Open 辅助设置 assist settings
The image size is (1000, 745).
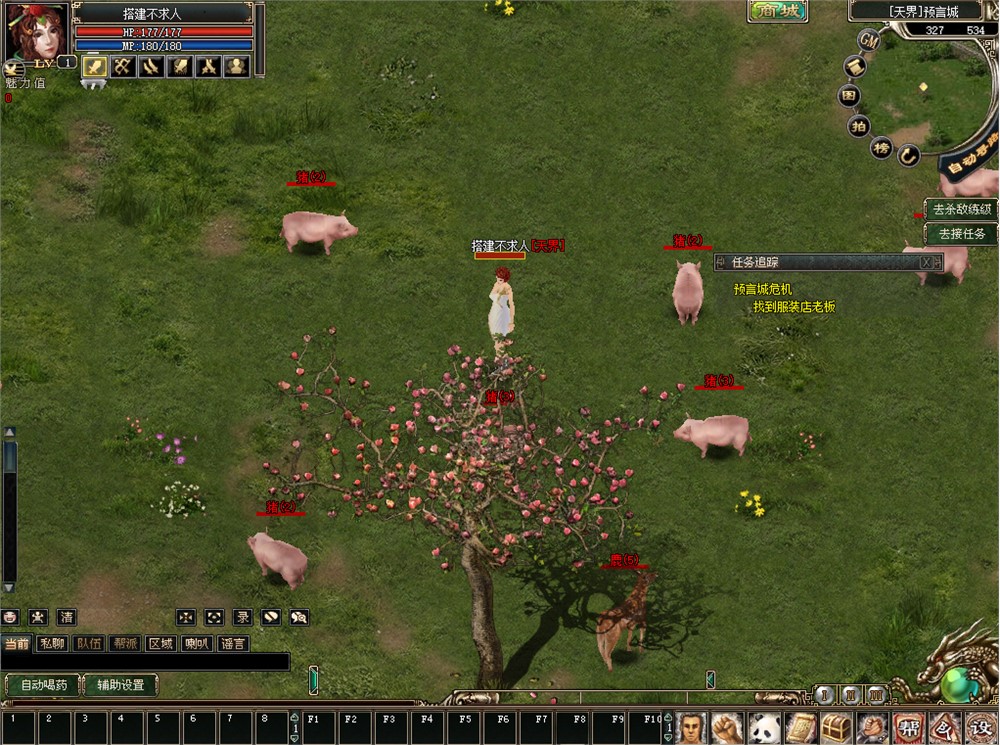pyautogui.click(x=120, y=685)
